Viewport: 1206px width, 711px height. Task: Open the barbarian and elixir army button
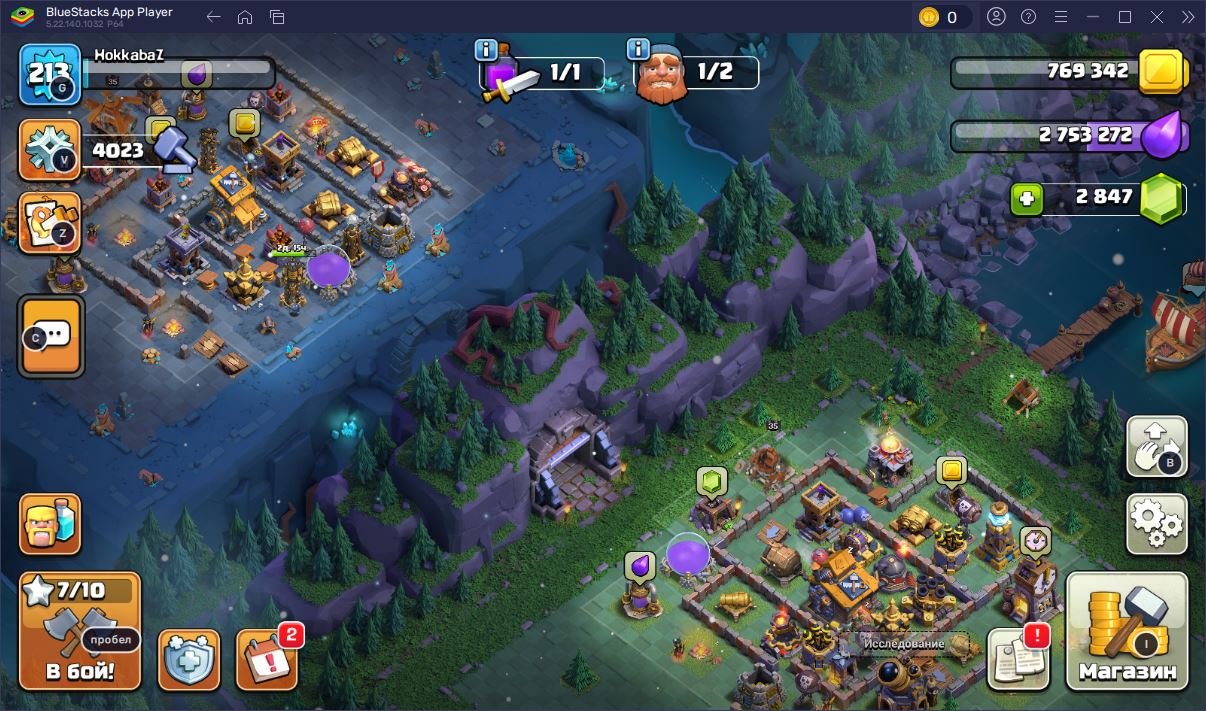tap(50, 523)
